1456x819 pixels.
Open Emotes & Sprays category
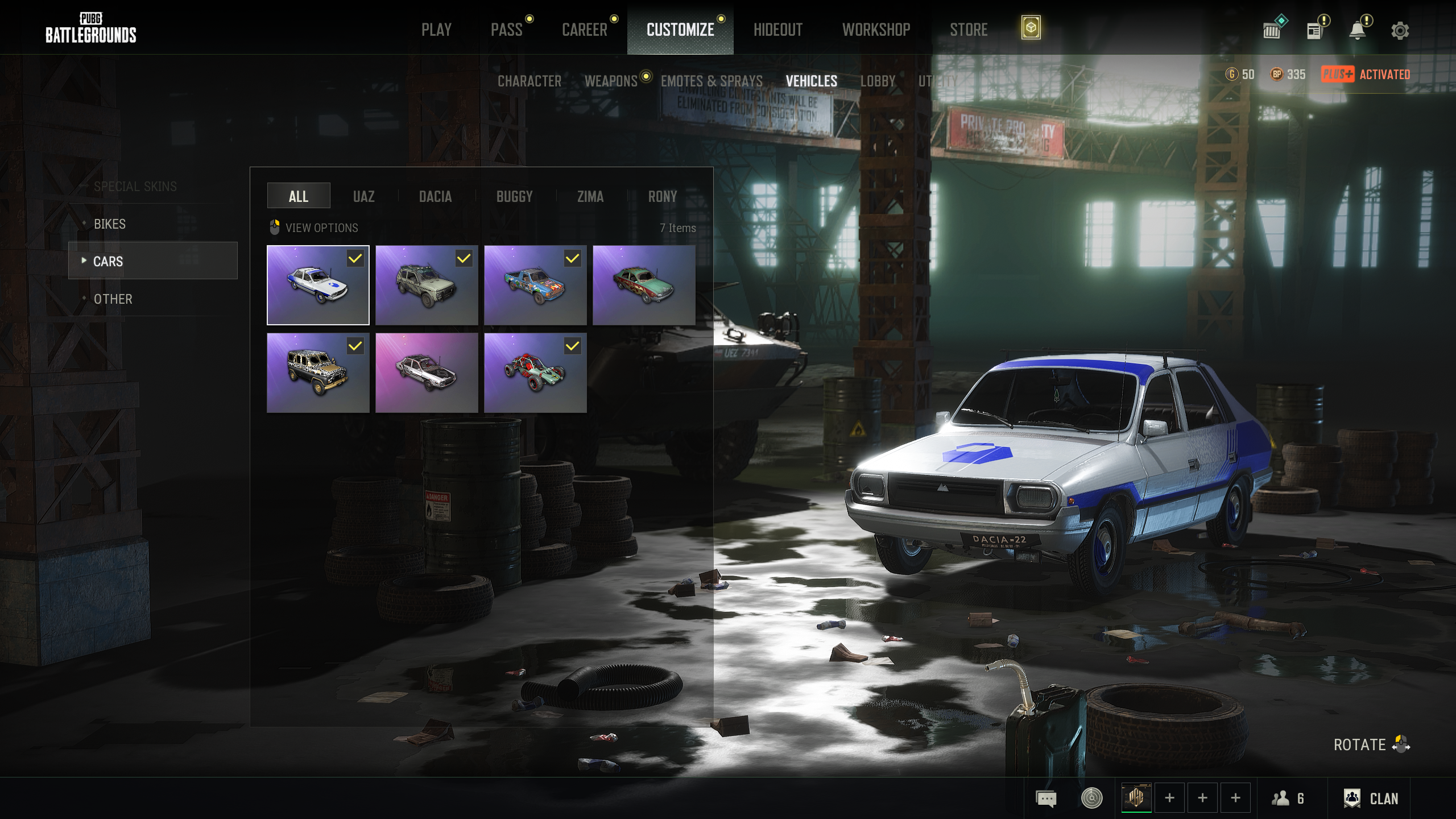tap(712, 81)
